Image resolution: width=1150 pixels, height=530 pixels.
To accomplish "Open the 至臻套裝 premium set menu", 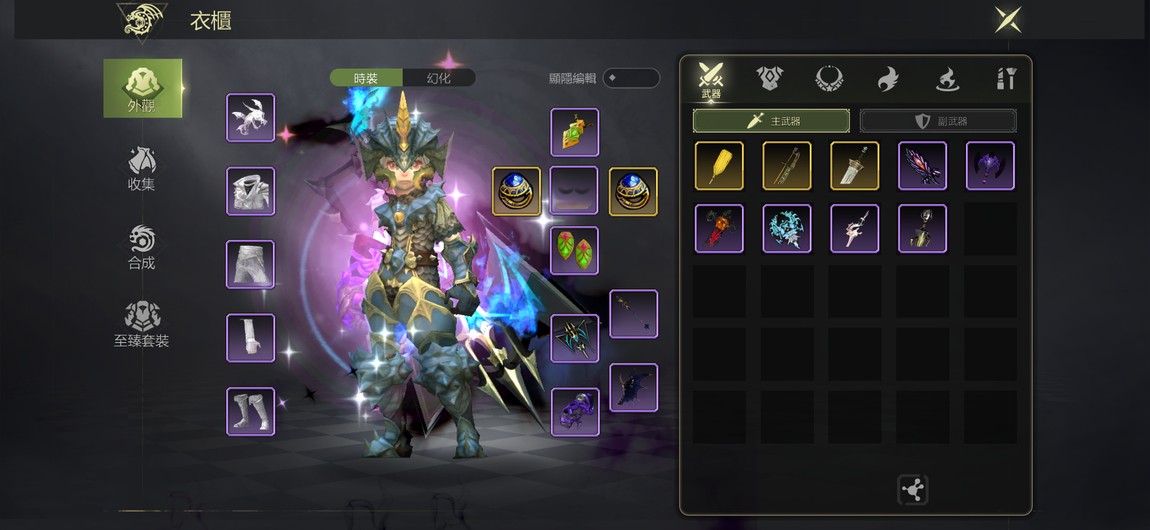I will [x=141, y=325].
